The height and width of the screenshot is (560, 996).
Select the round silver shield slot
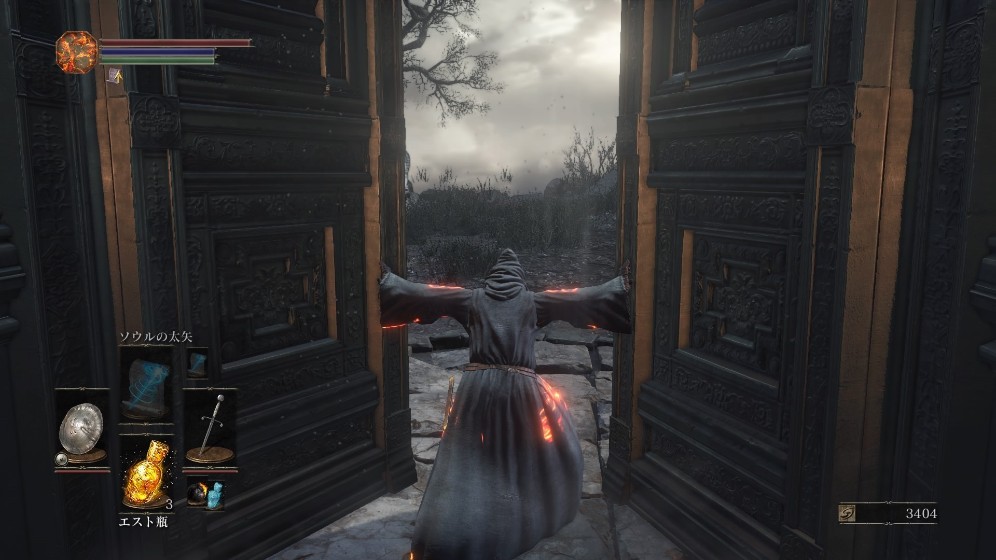[x=80, y=428]
